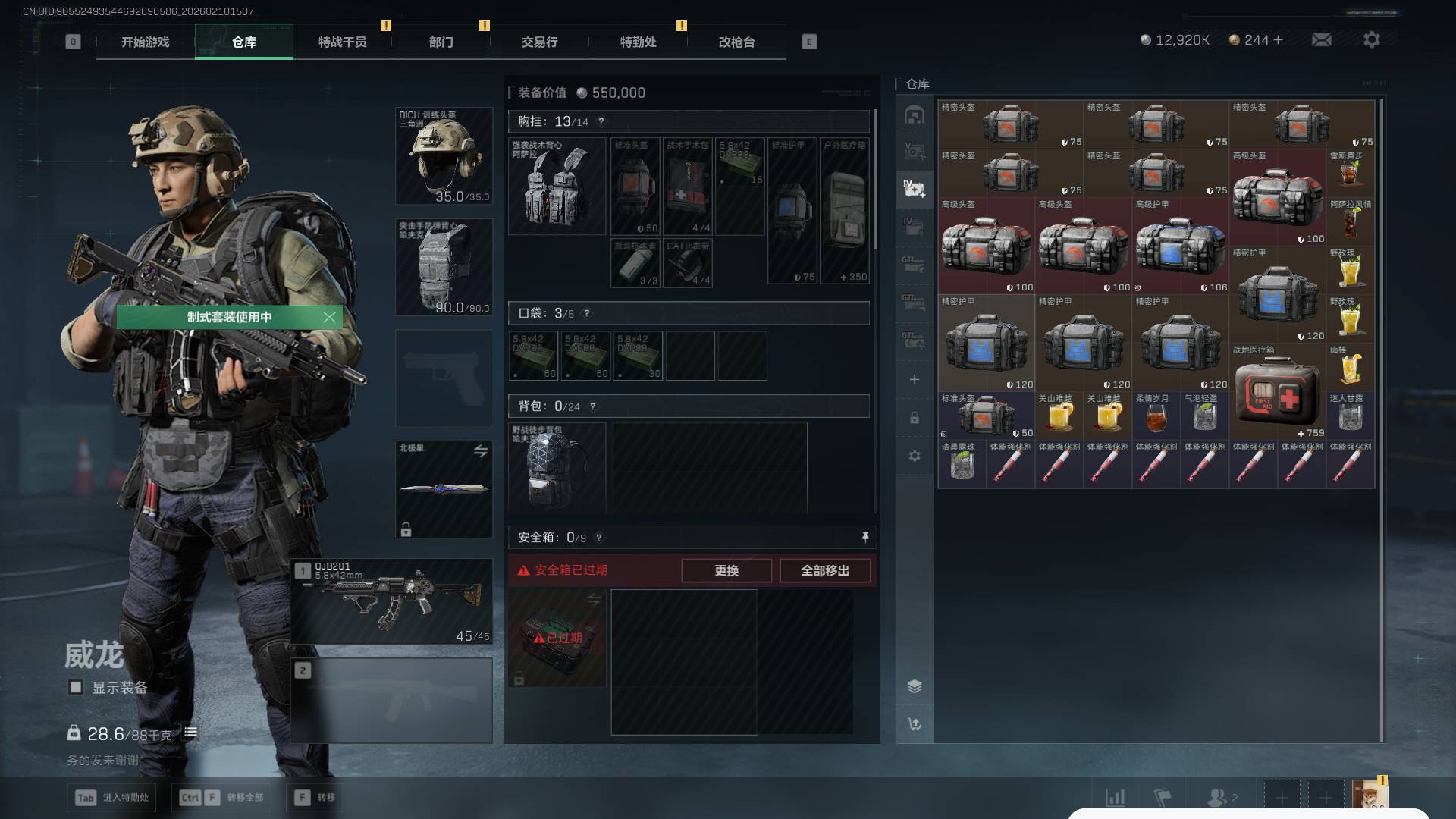Toggle the 显示装备 checkbox

click(76, 687)
